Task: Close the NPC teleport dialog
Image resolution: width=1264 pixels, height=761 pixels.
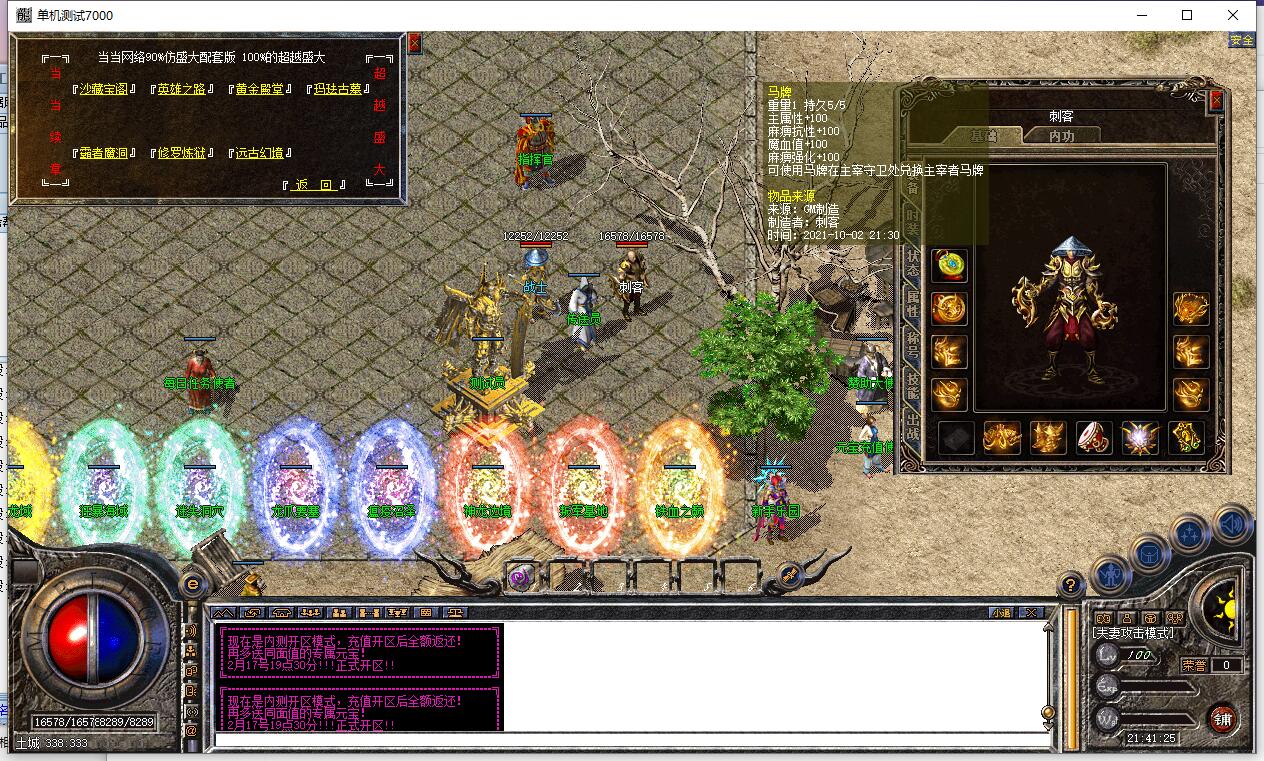Action: [x=414, y=43]
